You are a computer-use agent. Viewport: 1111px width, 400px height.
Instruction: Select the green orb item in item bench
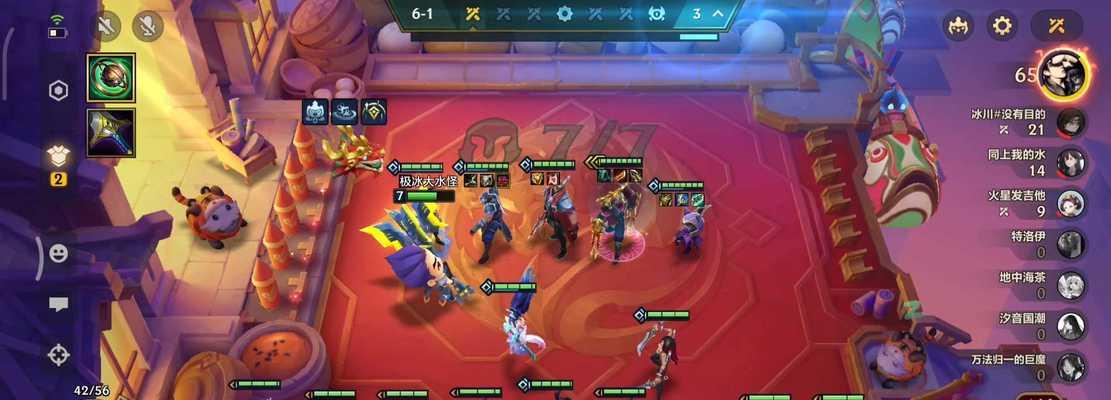pos(110,78)
